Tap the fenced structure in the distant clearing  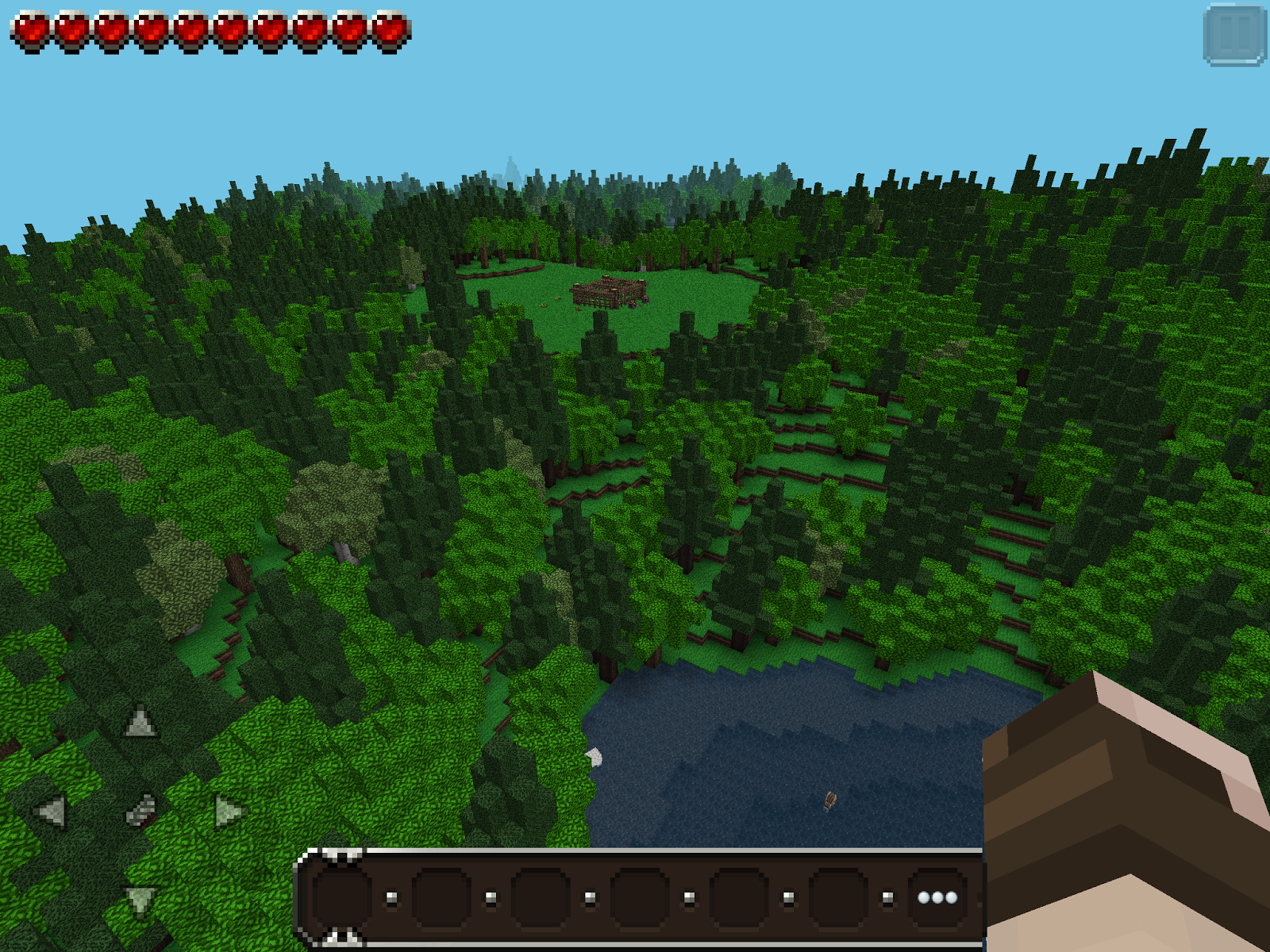pyautogui.click(x=610, y=292)
